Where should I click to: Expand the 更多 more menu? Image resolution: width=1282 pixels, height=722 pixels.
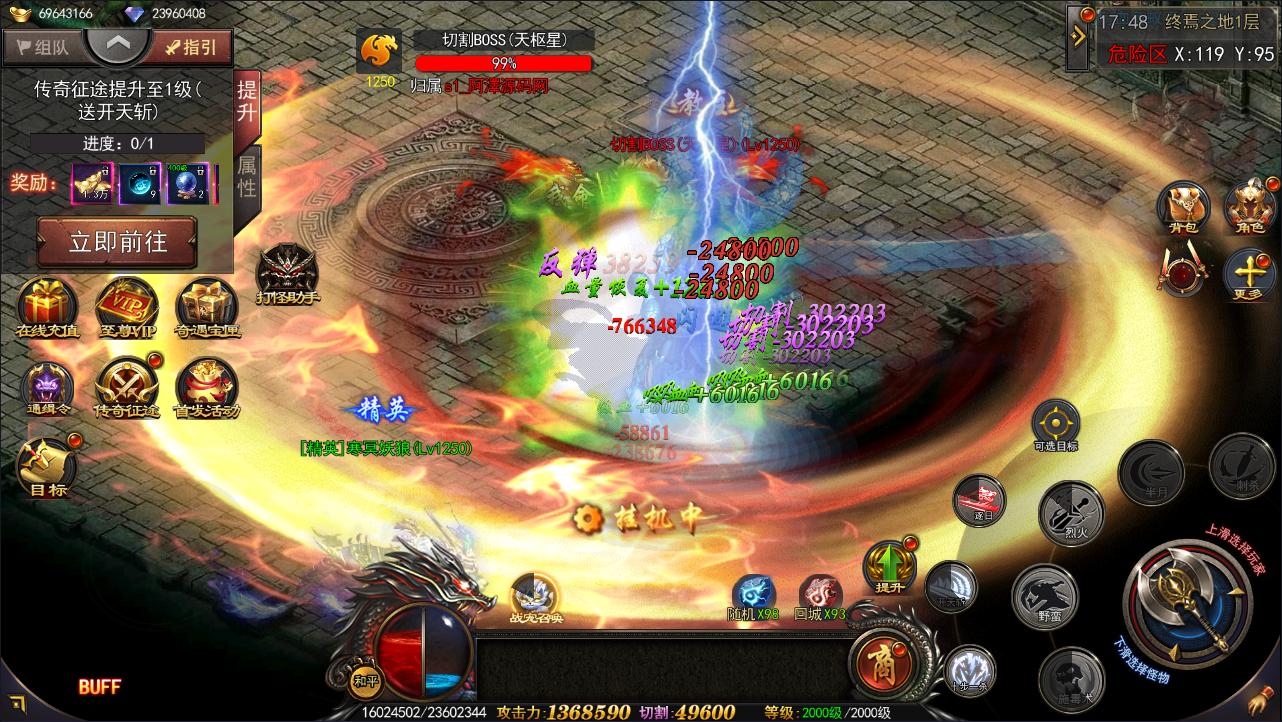pos(1250,272)
